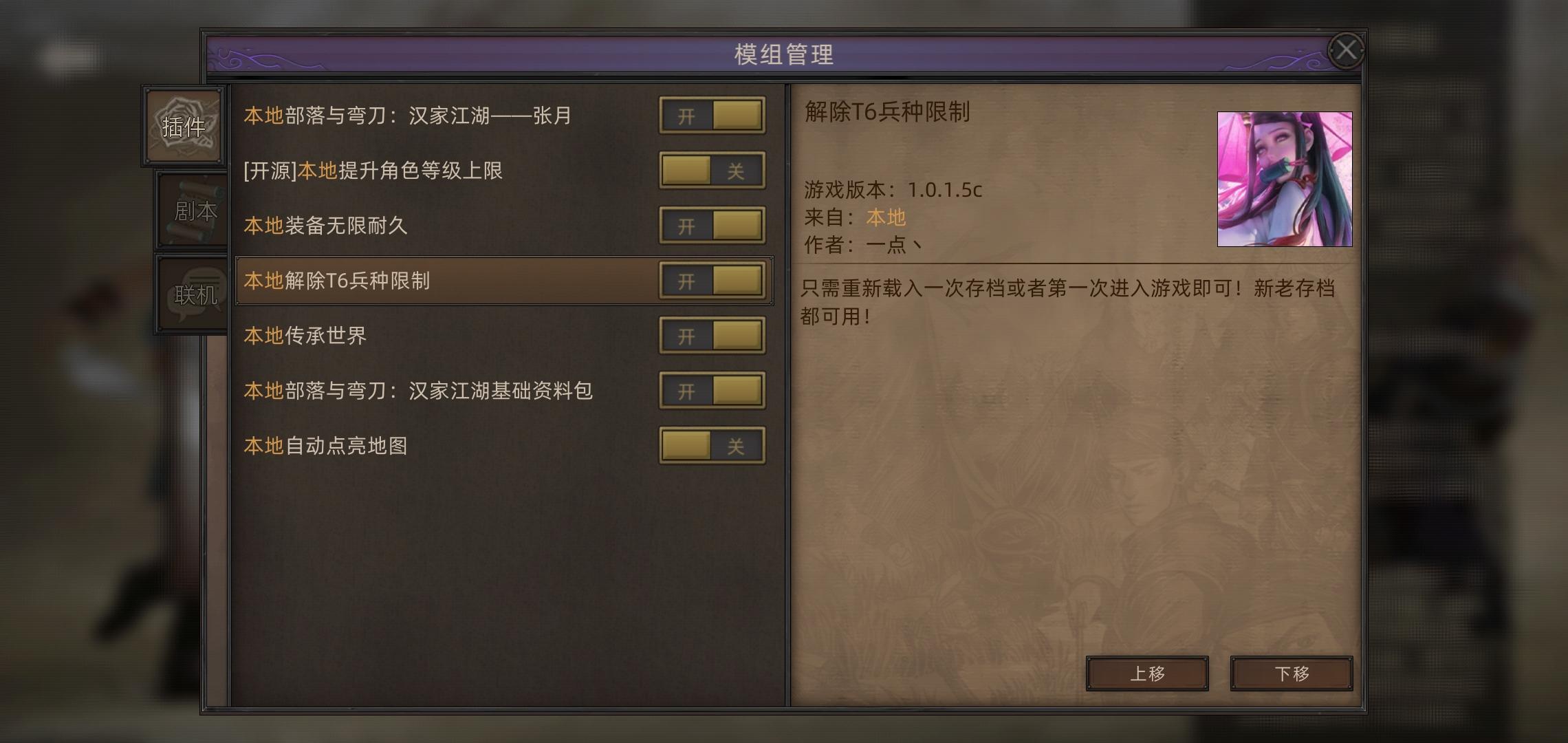
Task: Turn off 部落与弯刀：汉家江湖——张月 mod
Action: tap(712, 115)
